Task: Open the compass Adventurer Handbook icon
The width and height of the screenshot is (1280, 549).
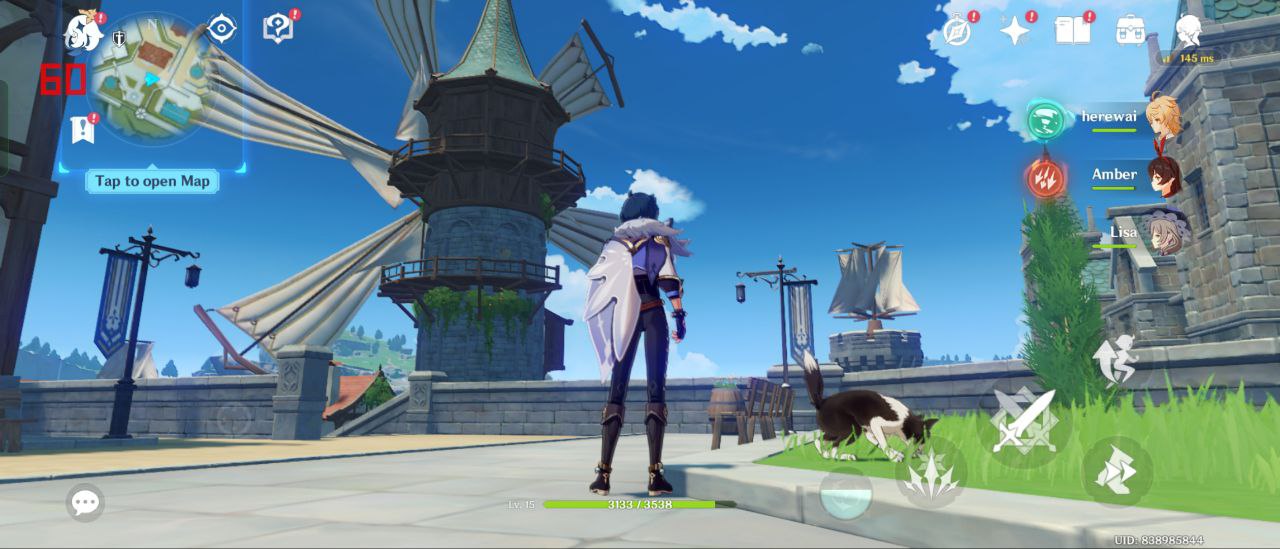Action: pyautogui.click(x=957, y=30)
